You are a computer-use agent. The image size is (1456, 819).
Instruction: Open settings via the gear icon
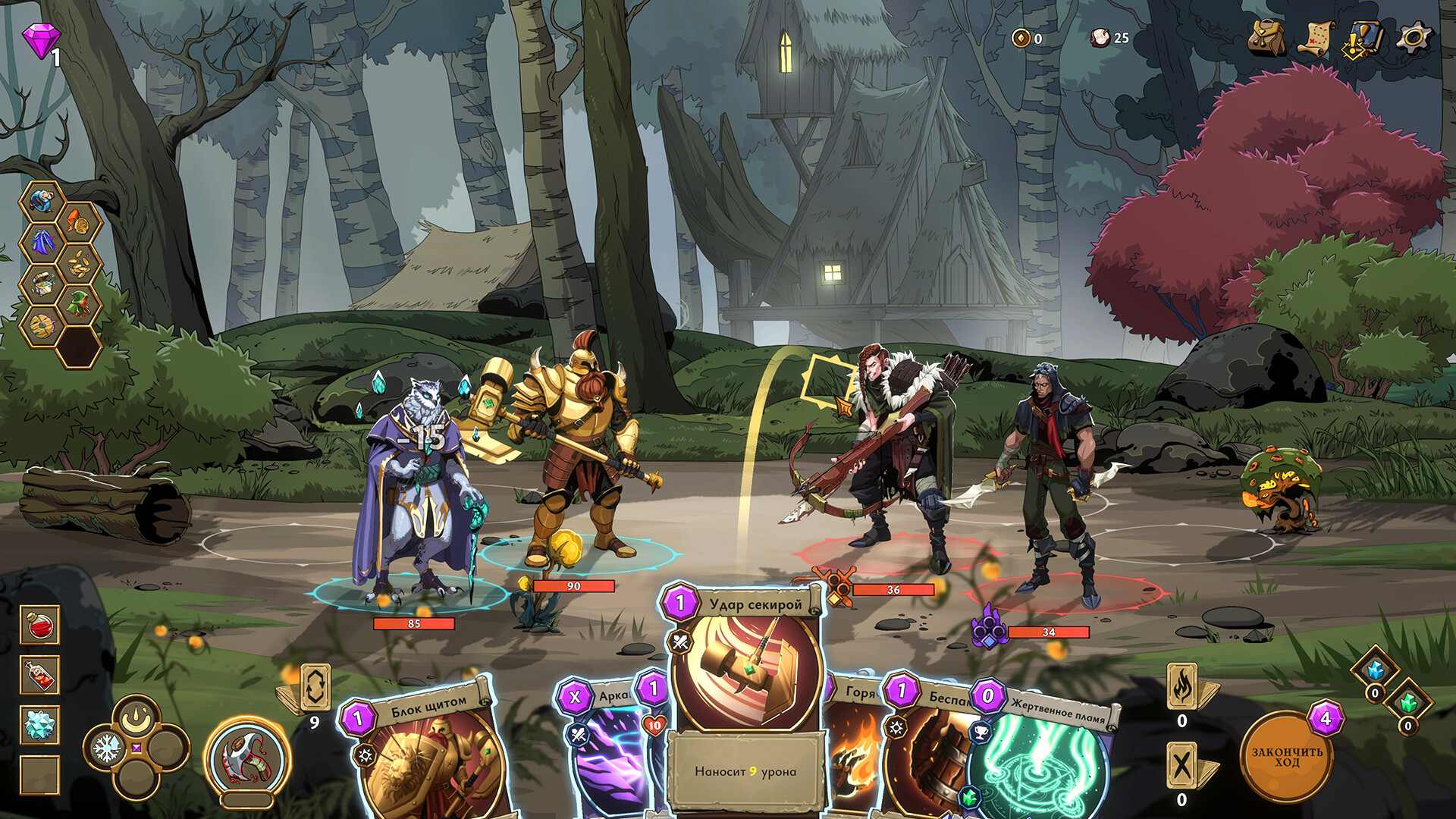pyautogui.click(x=1414, y=37)
